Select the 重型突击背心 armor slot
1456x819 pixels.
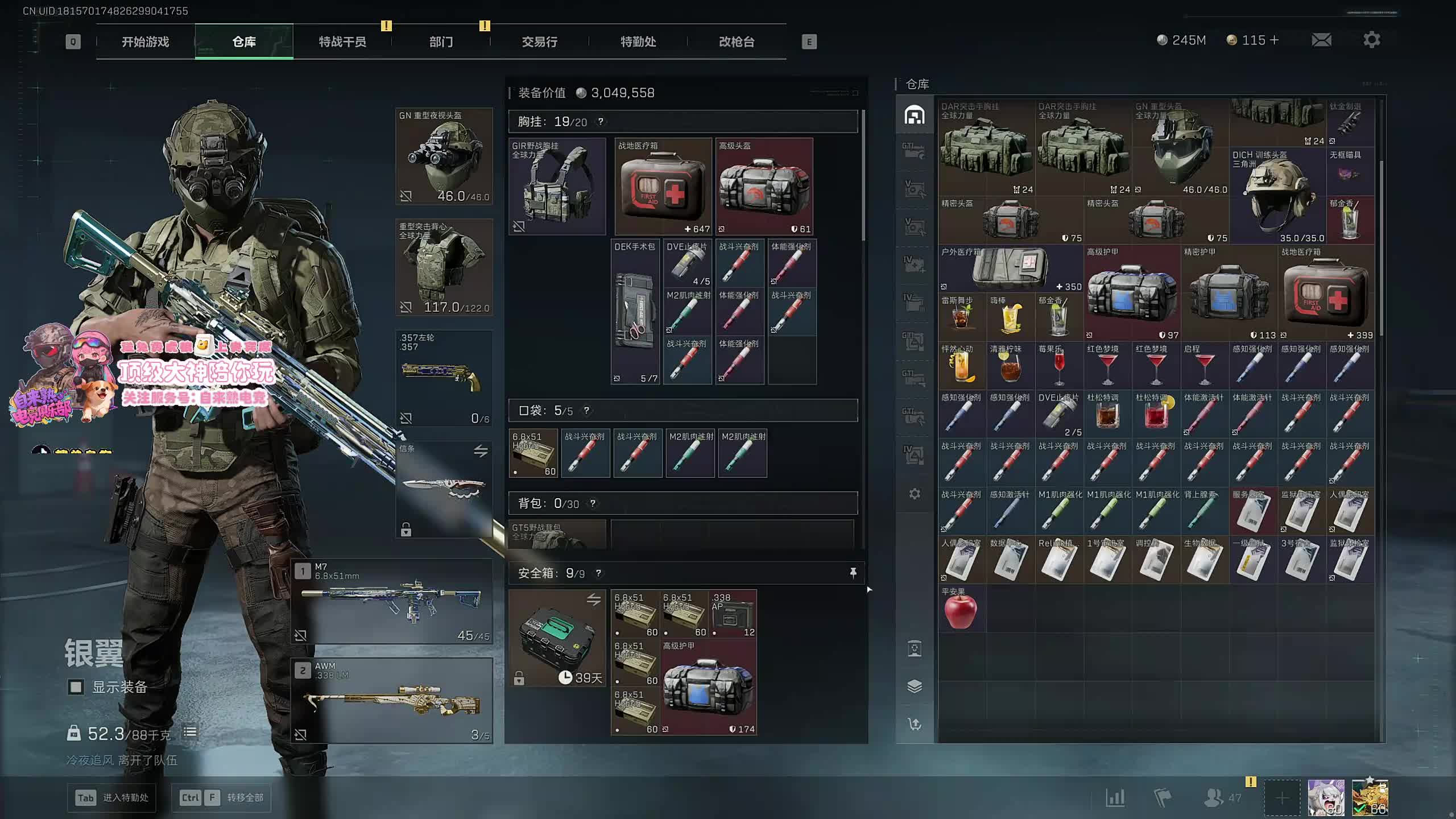(444, 267)
